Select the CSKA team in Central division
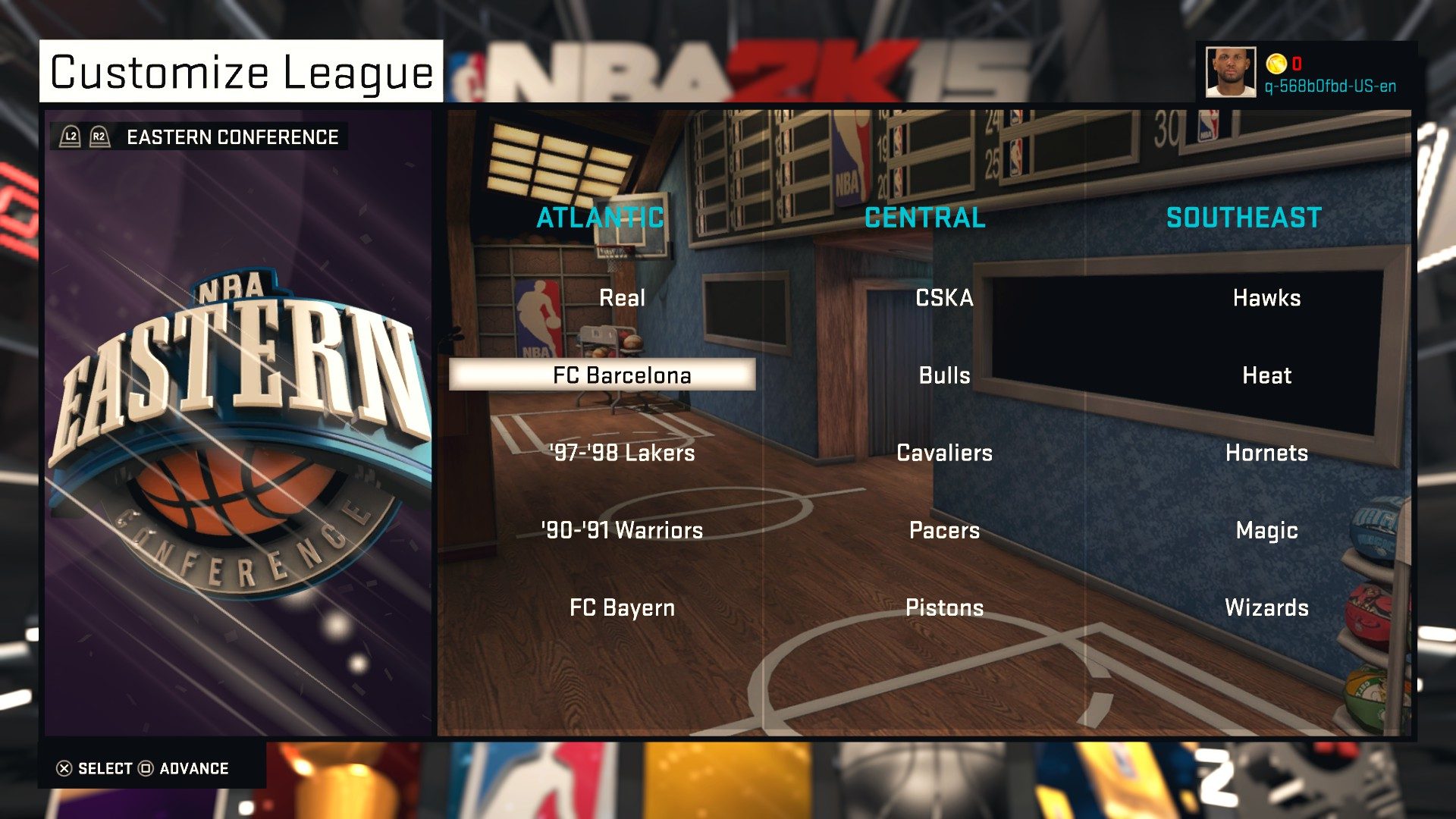 tap(943, 298)
